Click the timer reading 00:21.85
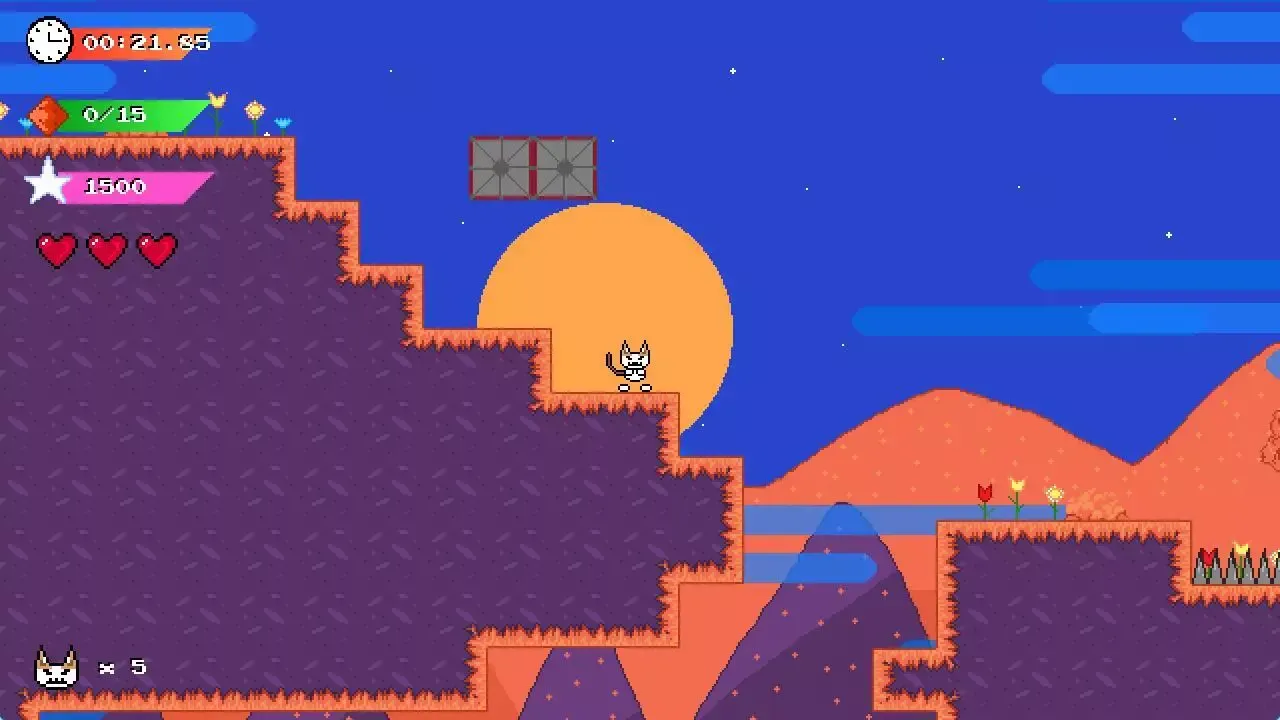This screenshot has height=720, width=1280. point(145,42)
